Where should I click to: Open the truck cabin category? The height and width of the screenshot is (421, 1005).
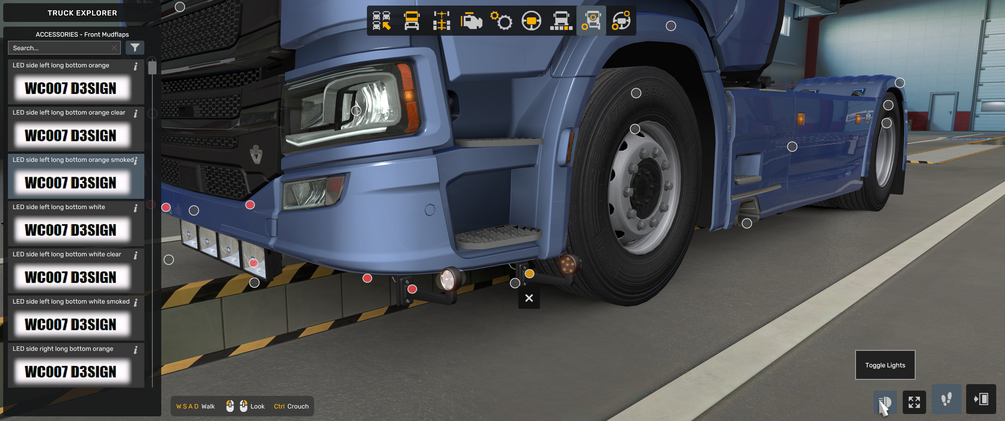coord(412,21)
